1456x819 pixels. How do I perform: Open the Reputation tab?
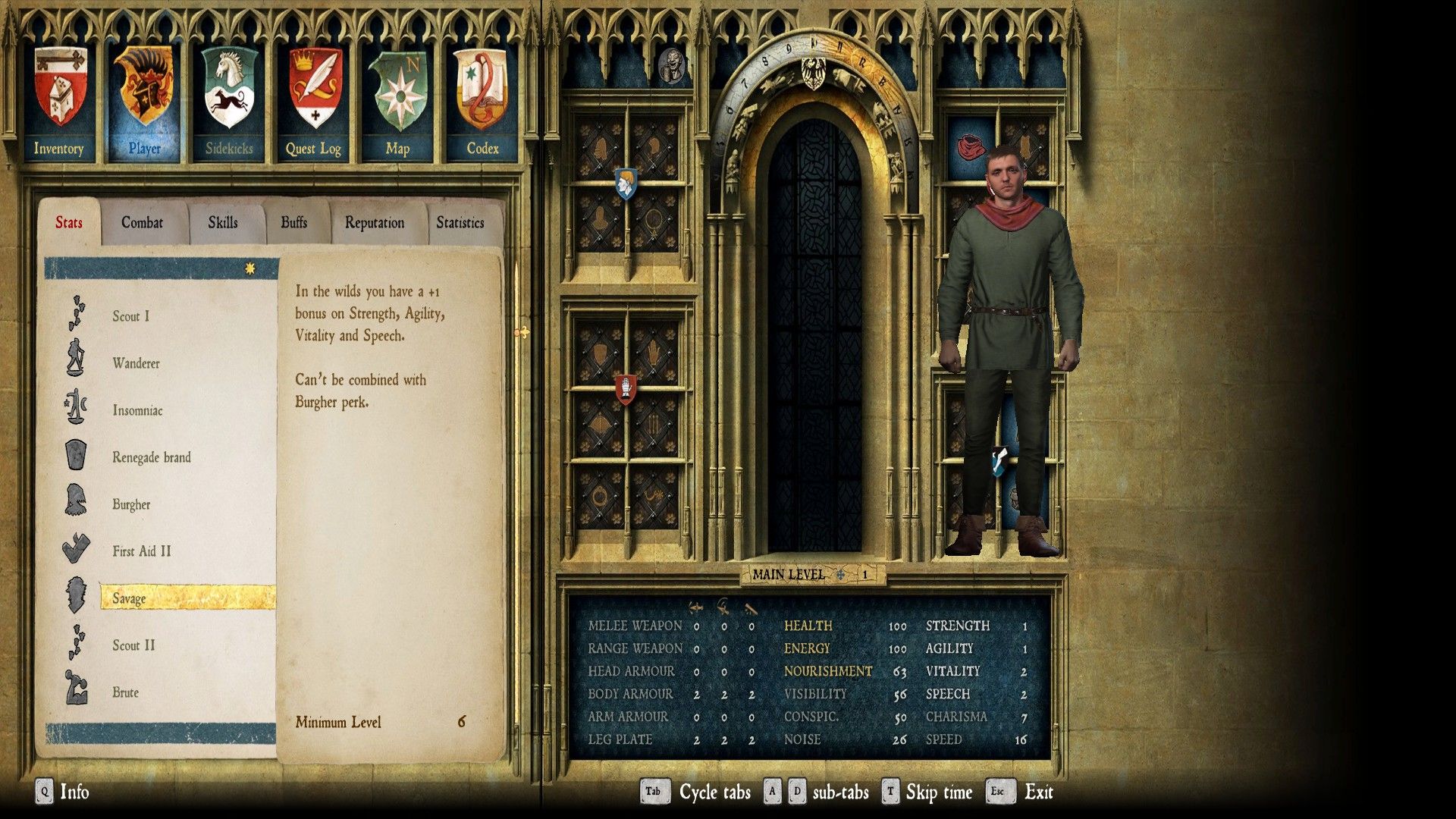coord(375,223)
